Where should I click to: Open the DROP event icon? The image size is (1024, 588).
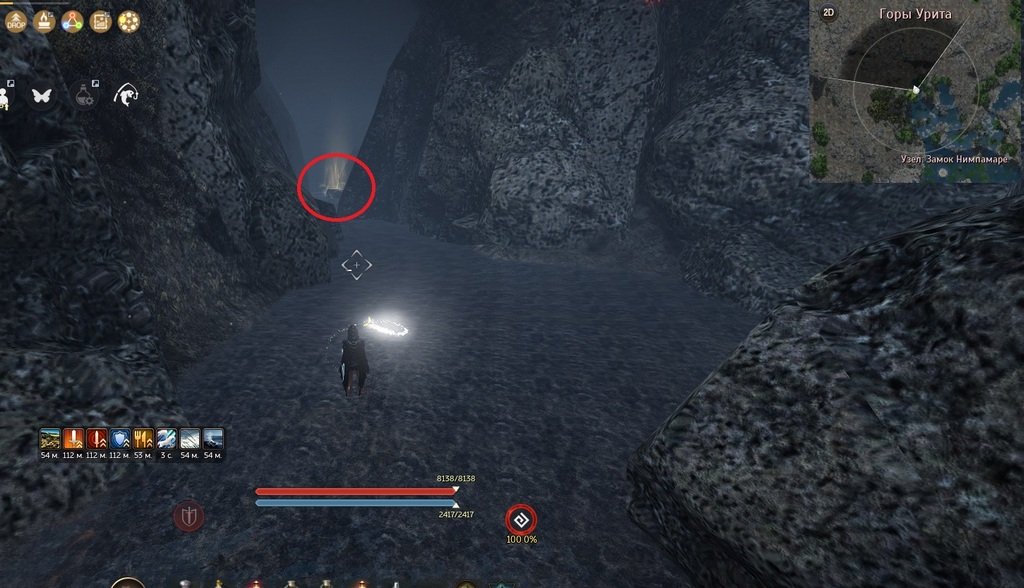pyautogui.click(x=16, y=21)
